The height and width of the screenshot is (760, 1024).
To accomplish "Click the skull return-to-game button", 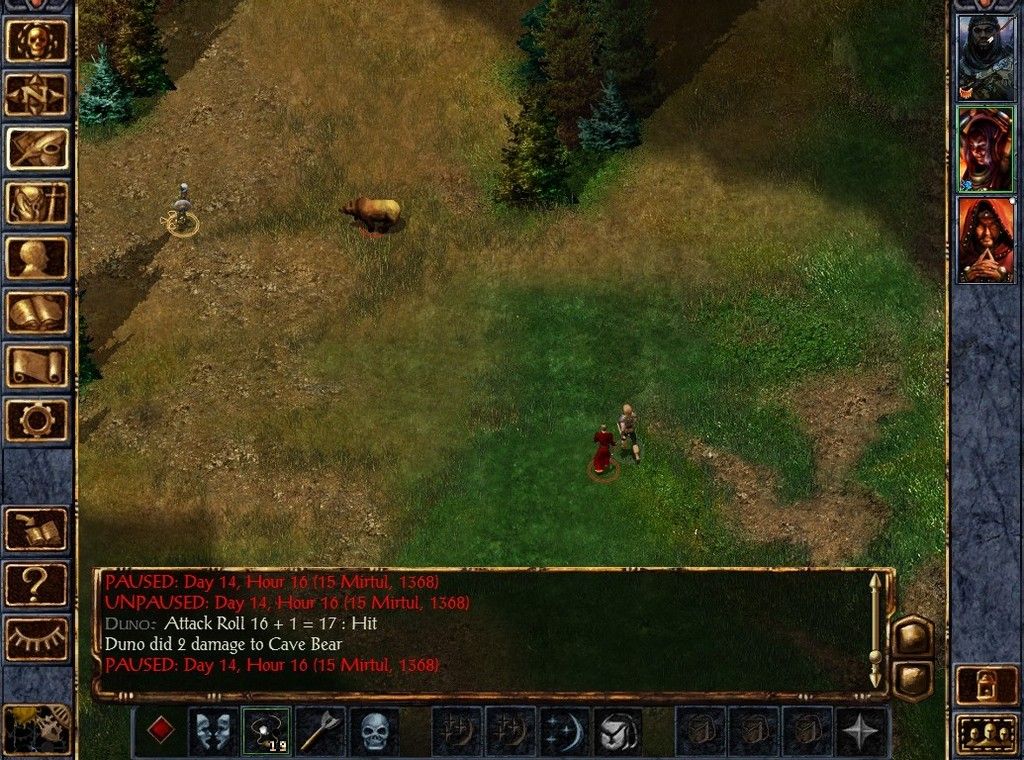I will [38, 40].
